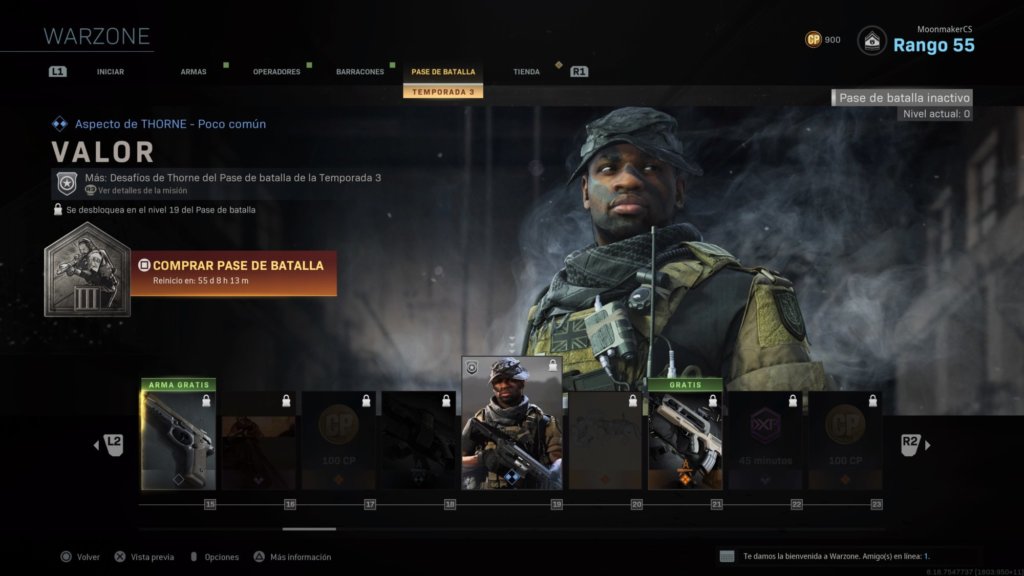Viewport: 1024px width, 576px height.
Task: Click the 900 CP balance icon
Action: 814,40
